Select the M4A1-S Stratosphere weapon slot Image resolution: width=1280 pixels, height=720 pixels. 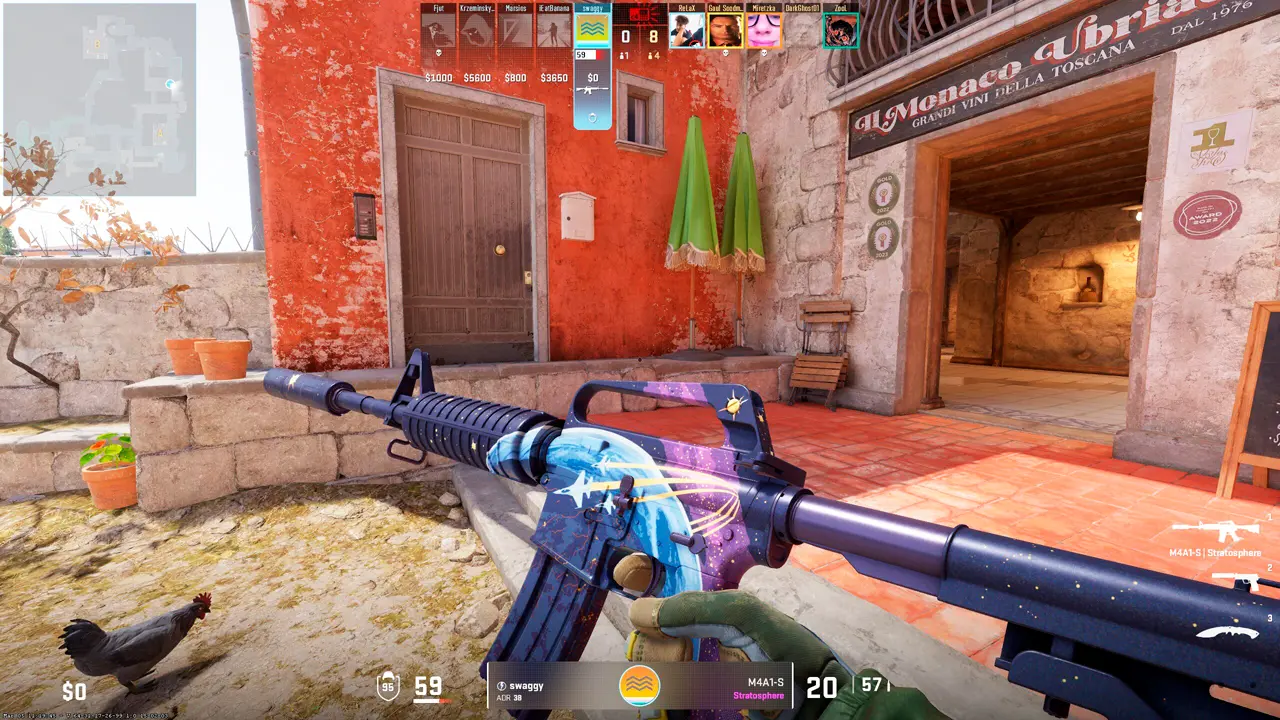point(1216,533)
